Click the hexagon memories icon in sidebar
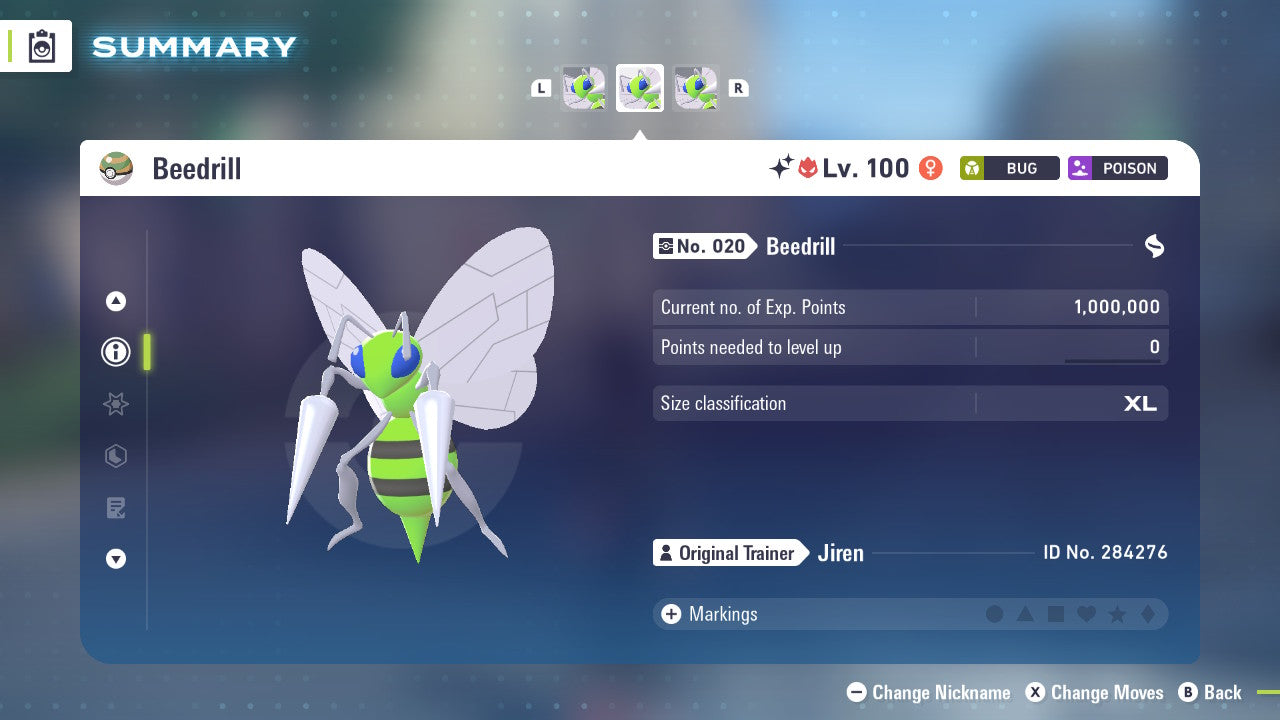Viewport: 1280px width, 720px height. tap(115, 456)
